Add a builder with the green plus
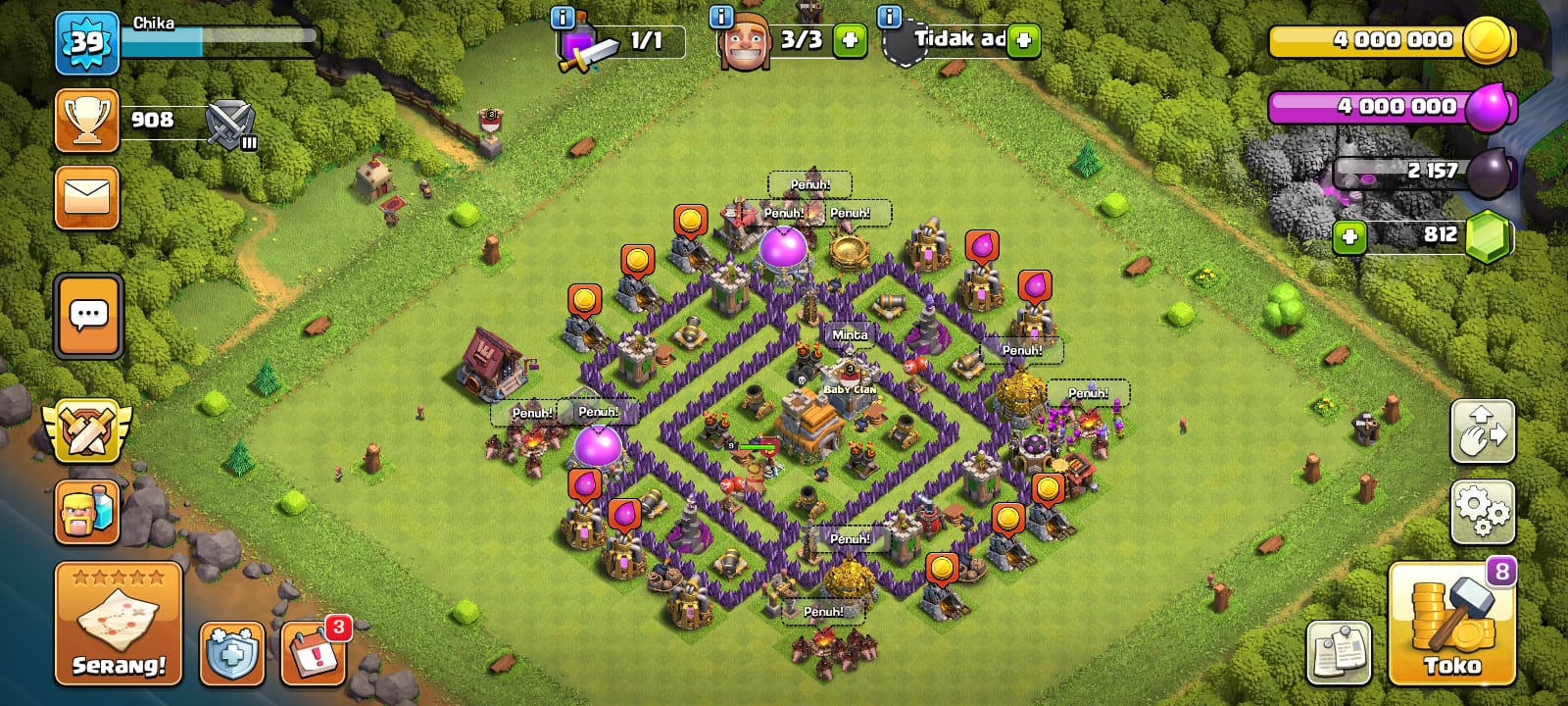Screen dimensions: 1568x706 tap(850, 41)
